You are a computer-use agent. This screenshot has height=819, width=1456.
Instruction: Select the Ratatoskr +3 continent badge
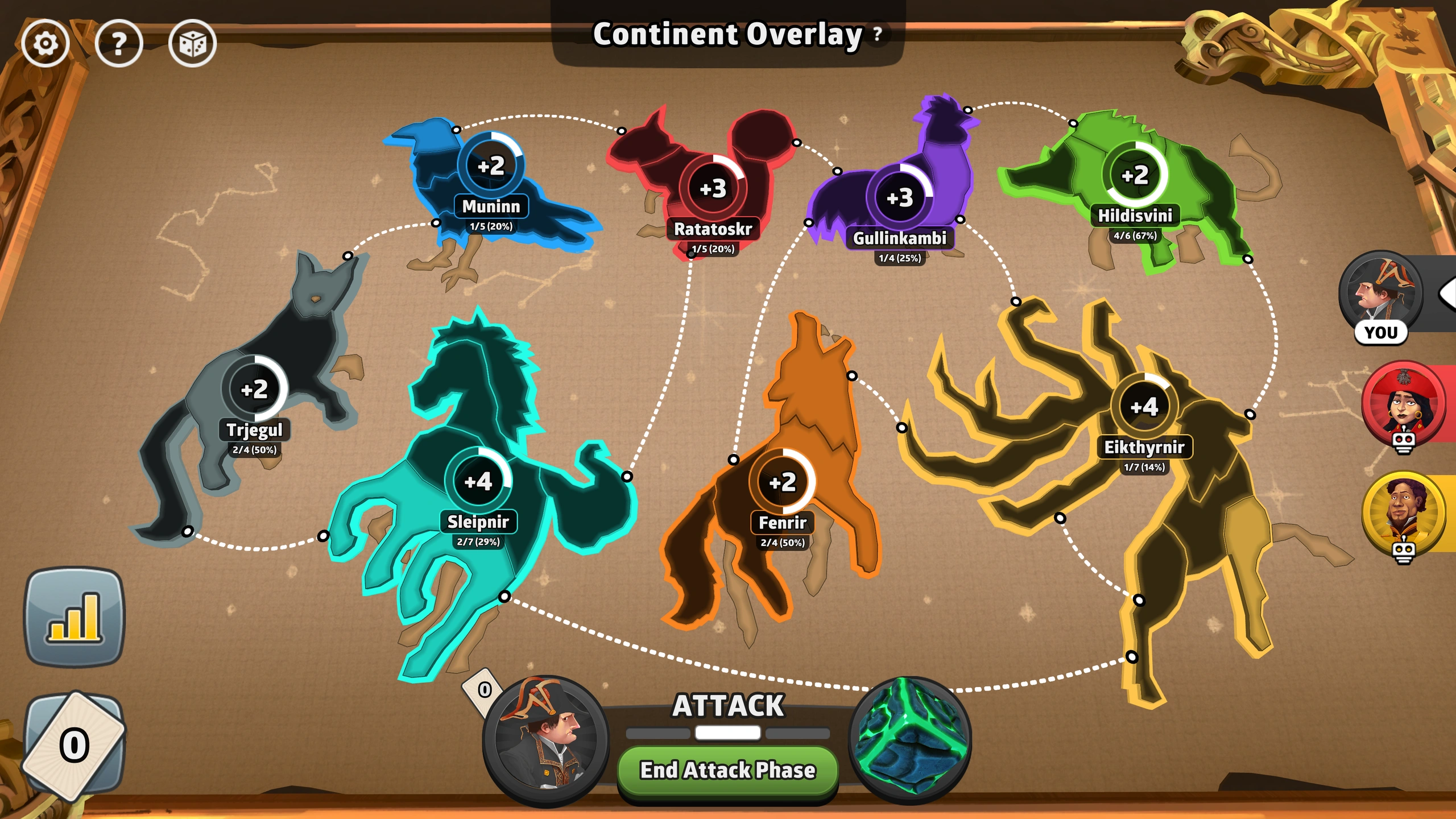click(713, 188)
